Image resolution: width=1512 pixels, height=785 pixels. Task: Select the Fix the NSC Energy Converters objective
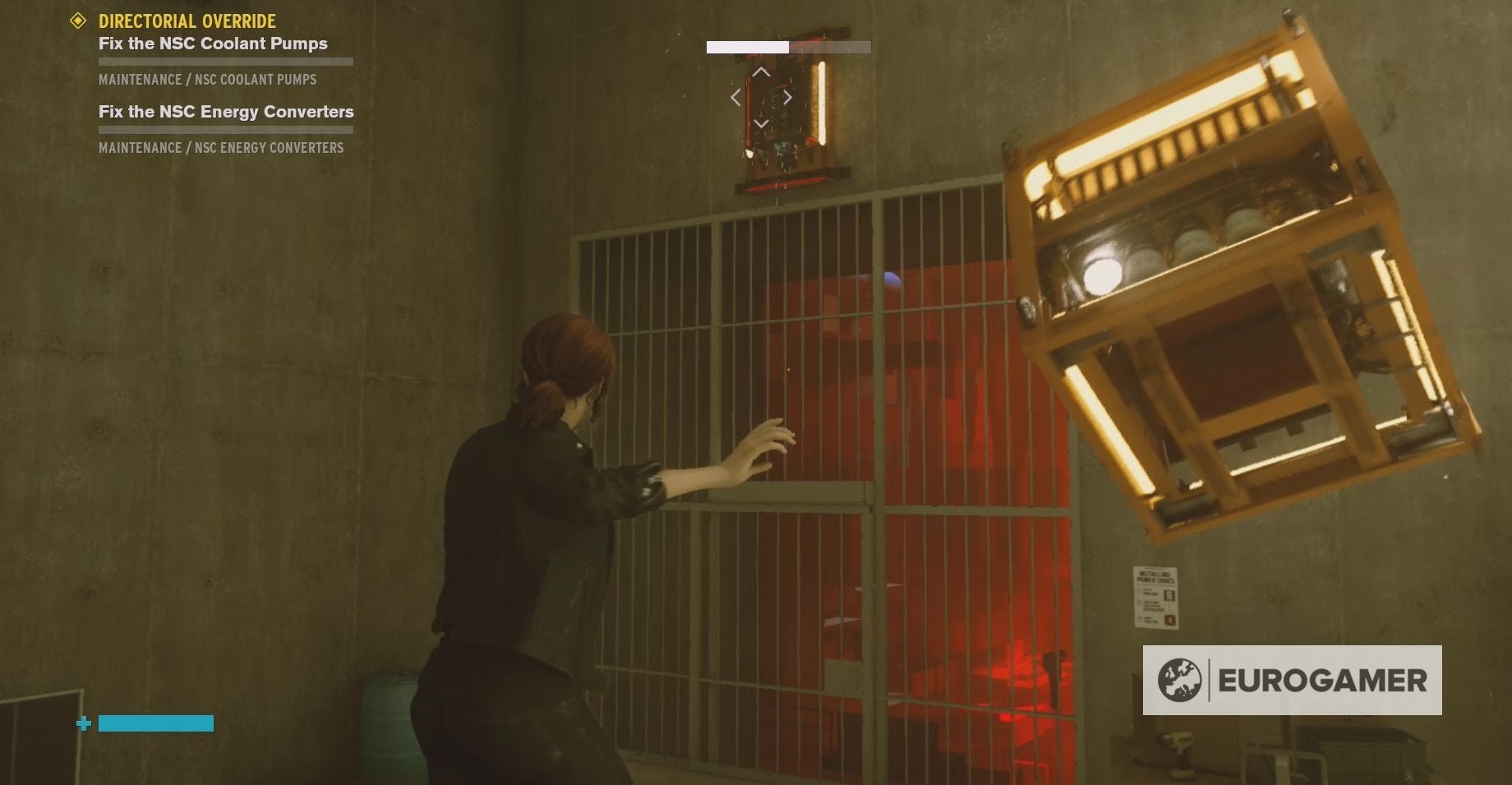pos(225,112)
